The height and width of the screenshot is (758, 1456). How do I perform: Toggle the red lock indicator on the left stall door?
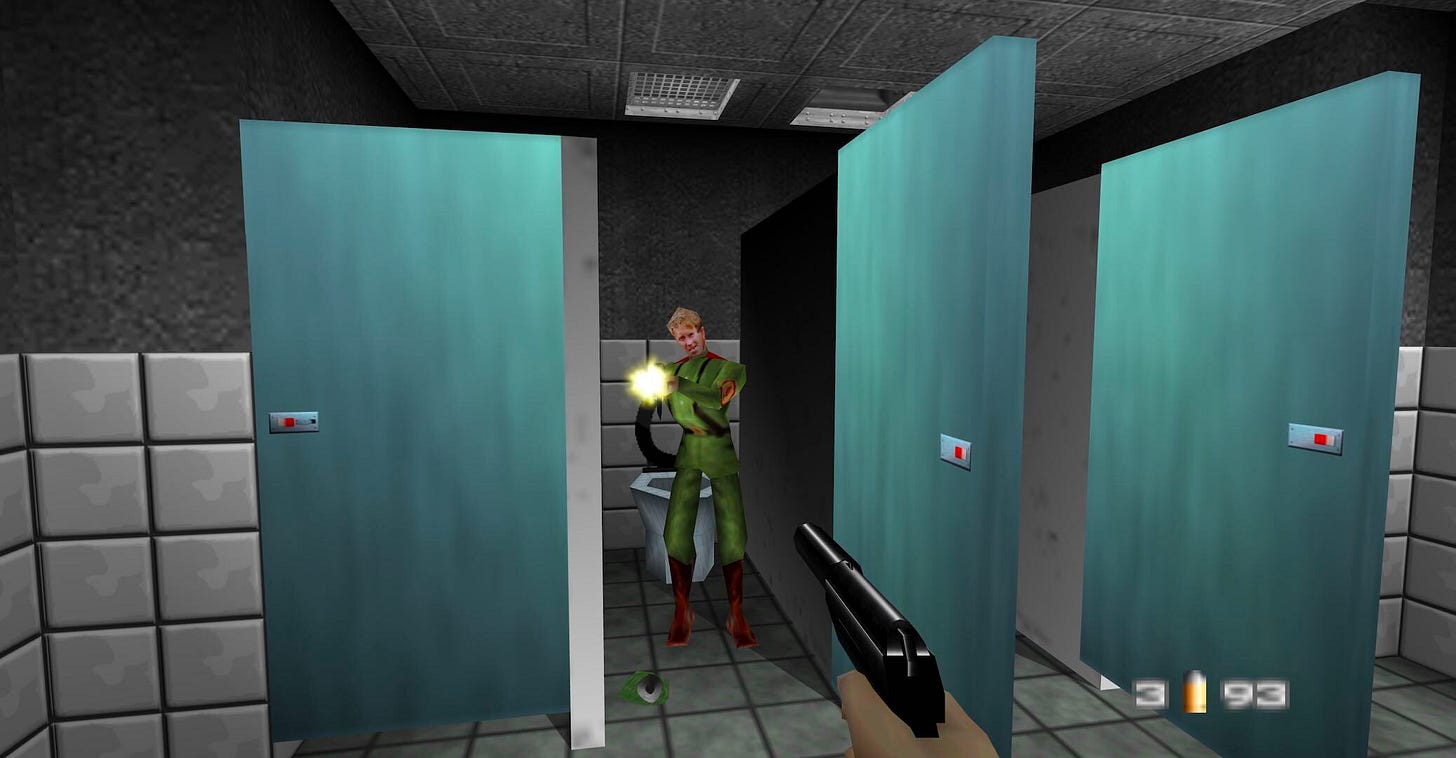290,424
